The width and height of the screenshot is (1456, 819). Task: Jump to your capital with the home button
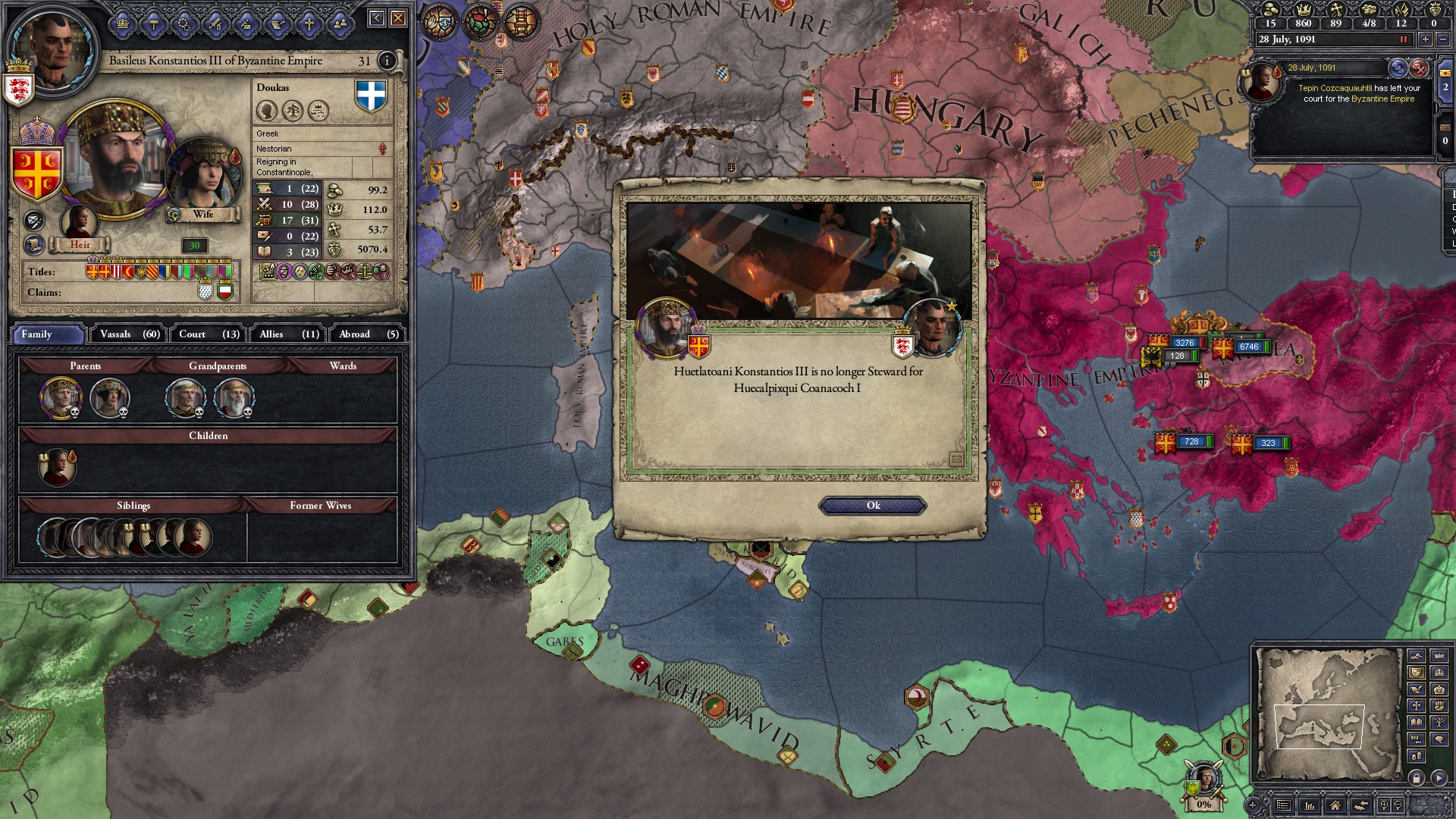[x=1335, y=805]
